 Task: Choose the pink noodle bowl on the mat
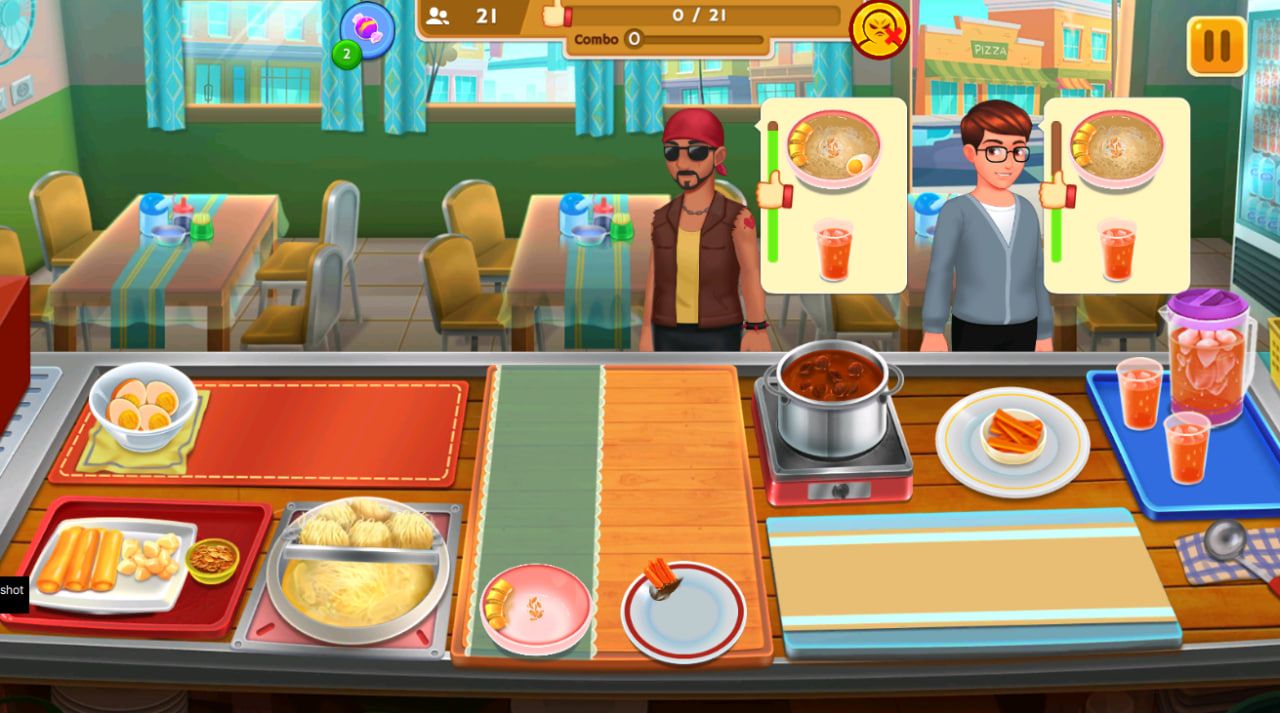coord(534,609)
